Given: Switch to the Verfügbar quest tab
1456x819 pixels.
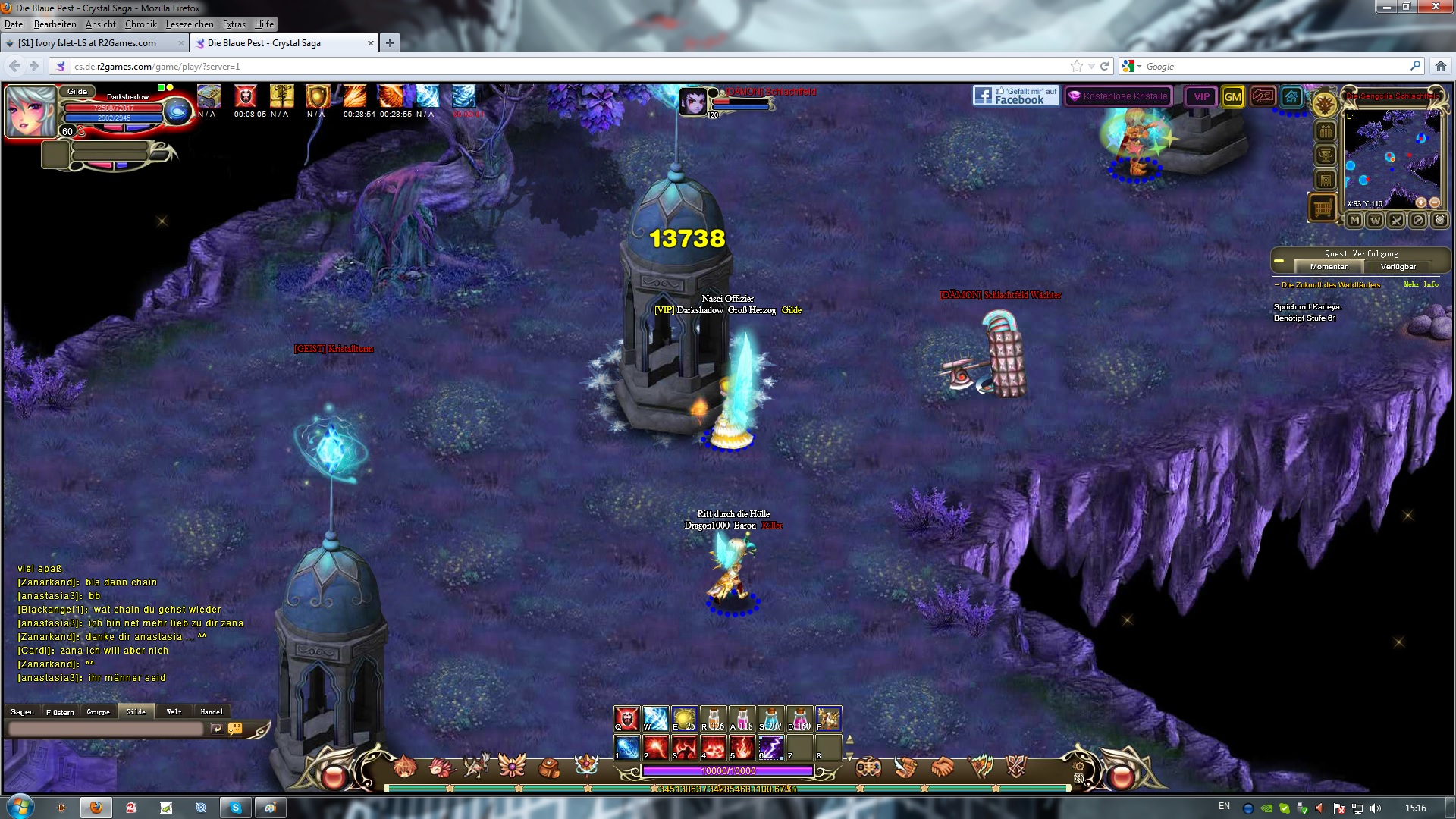Looking at the screenshot, I should [1398, 267].
